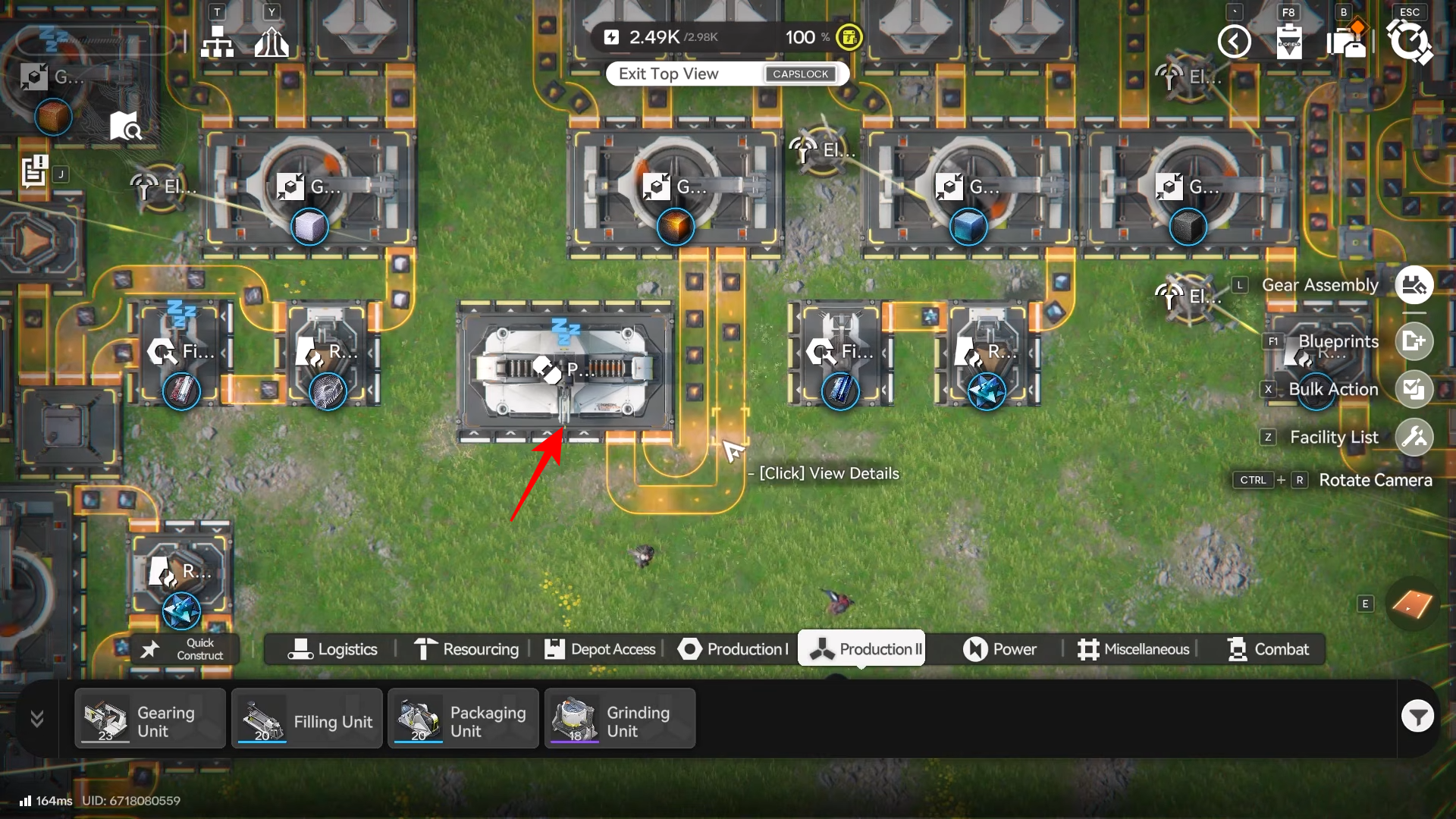The image size is (1456, 819).
Task: Collapse the build bar with double chevron
Action: click(36, 718)
